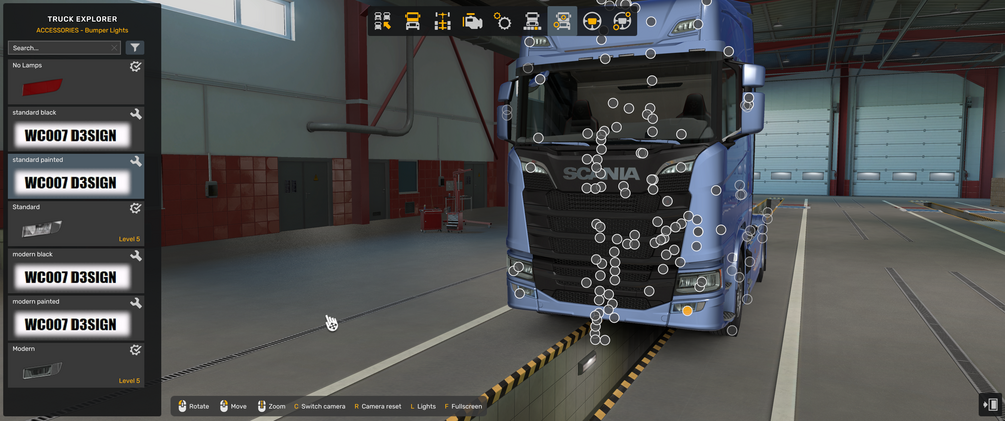Click the exit door icon button
Screen dimensions: 1005x421
point(990,404)
